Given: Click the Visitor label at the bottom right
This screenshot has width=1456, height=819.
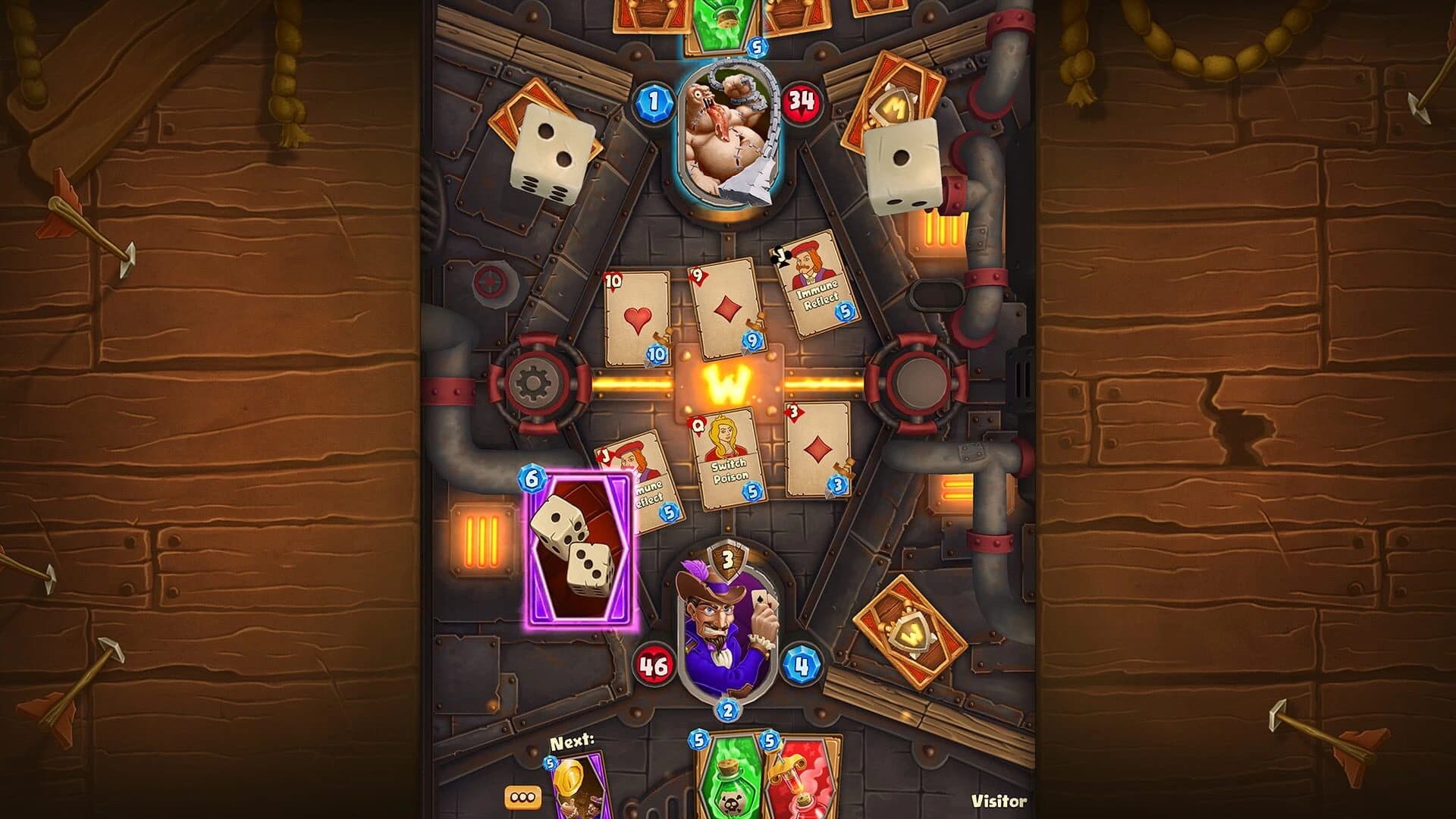Looking at the screenshot, I should pyautogui.click(x=999, y=800).
